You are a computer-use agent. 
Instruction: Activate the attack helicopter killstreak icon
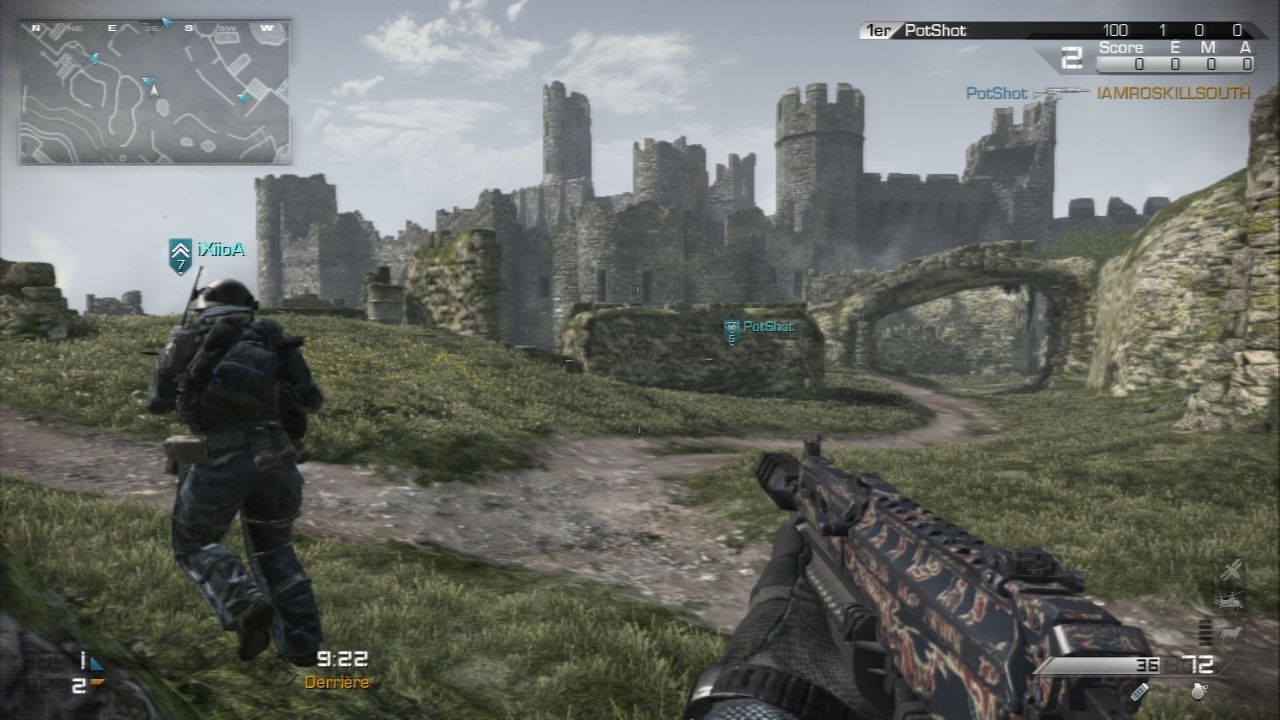[1231, 601]
